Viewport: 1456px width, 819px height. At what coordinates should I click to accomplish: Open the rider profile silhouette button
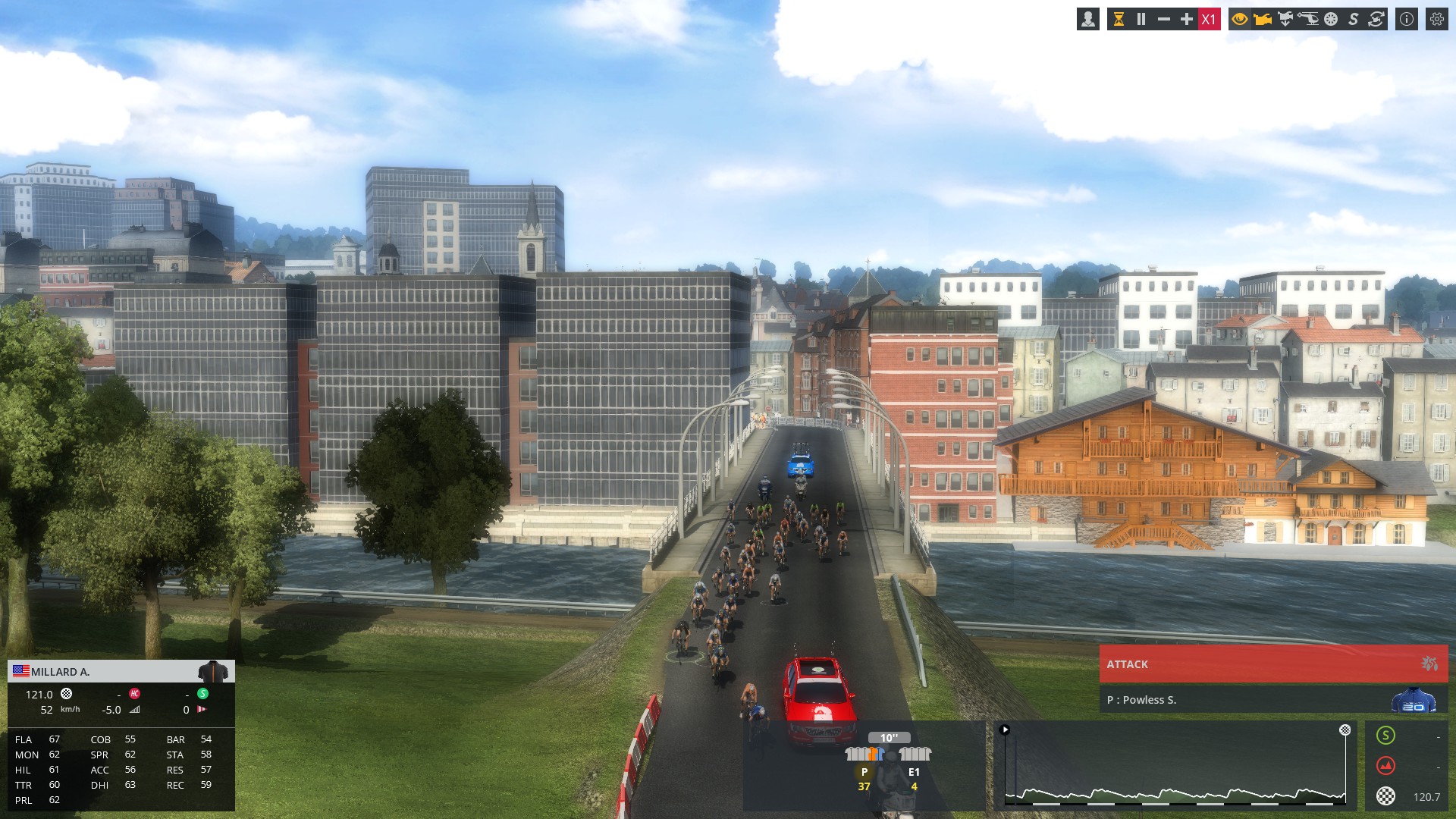pyautogui.click(x=1088, y=20)
